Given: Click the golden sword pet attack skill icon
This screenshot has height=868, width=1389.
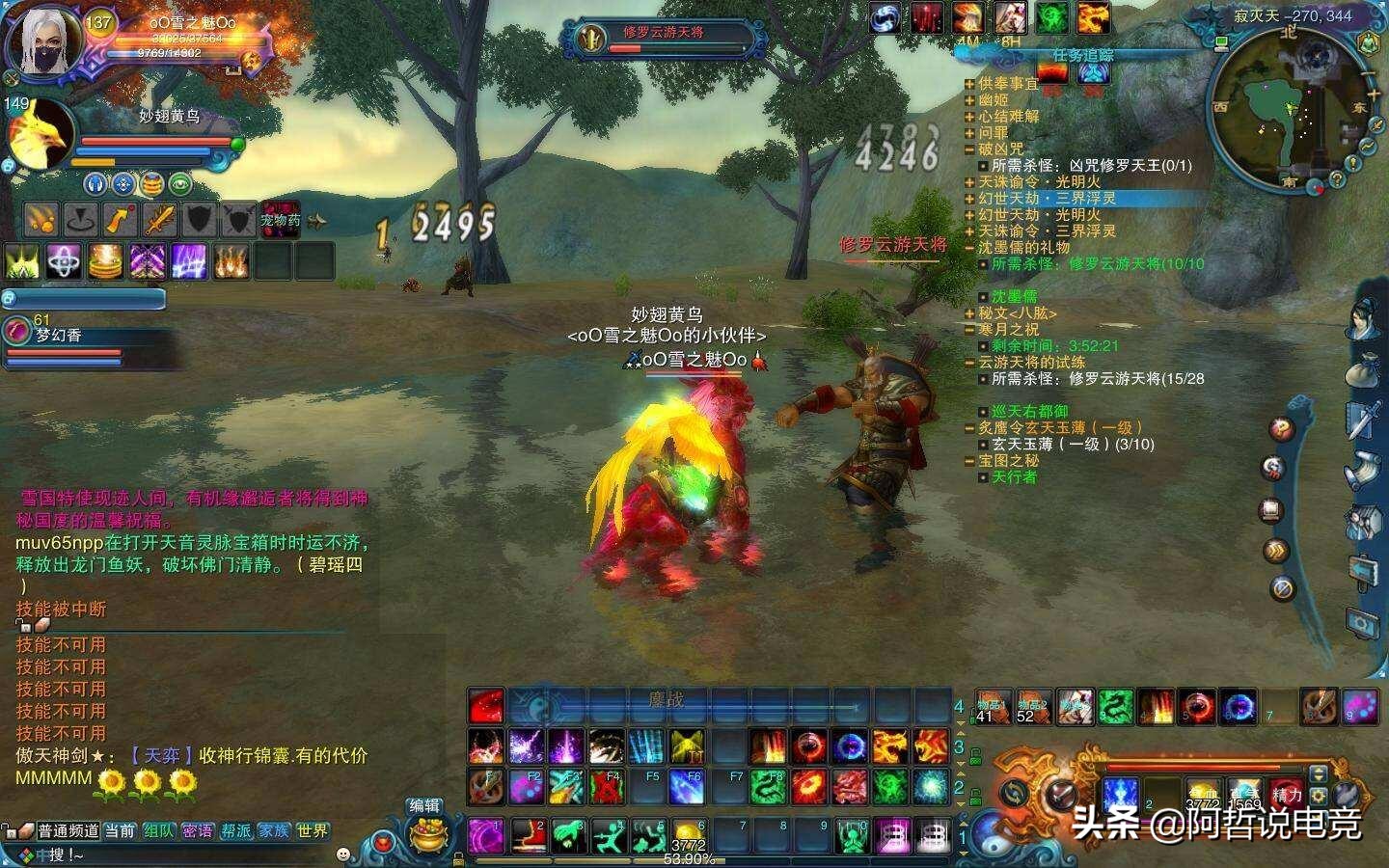Looking at the screenshot, I should pos(160,220).
